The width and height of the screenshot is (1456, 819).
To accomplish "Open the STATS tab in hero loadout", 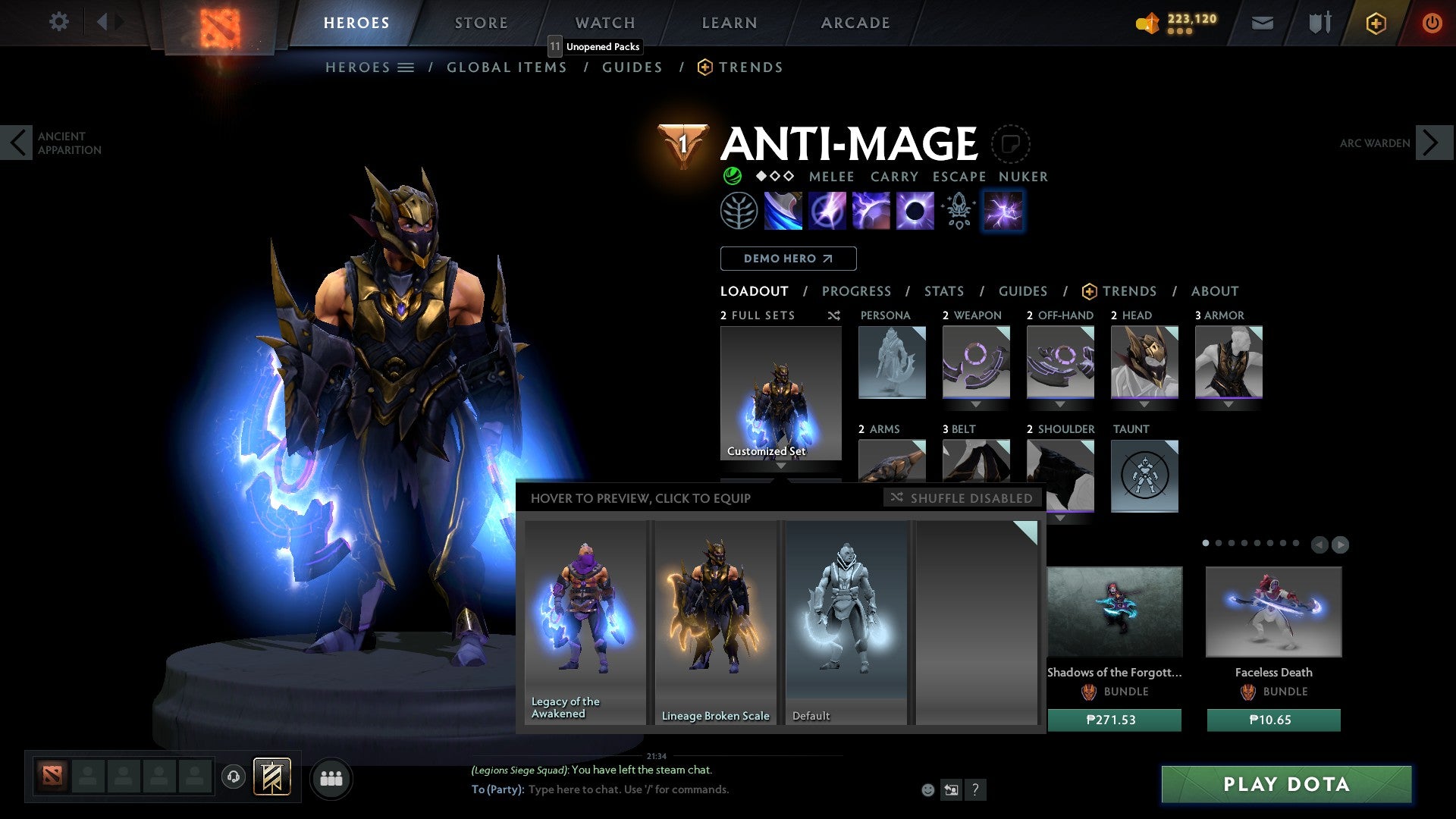I will click(943, 290).
